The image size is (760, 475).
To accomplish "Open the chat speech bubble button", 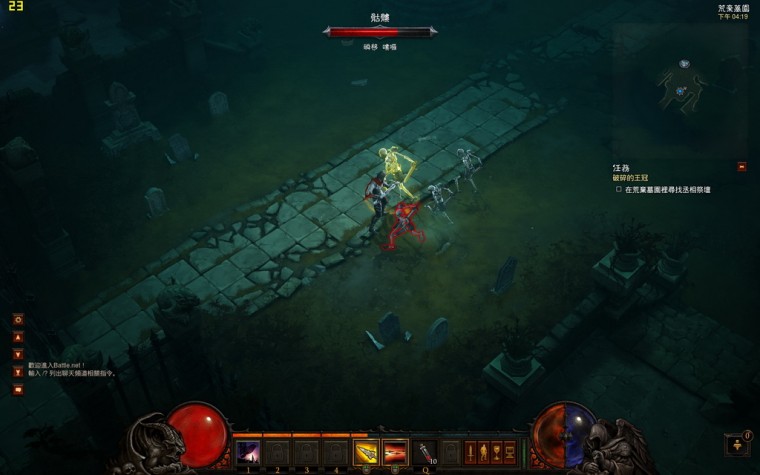I will (17, 390).
